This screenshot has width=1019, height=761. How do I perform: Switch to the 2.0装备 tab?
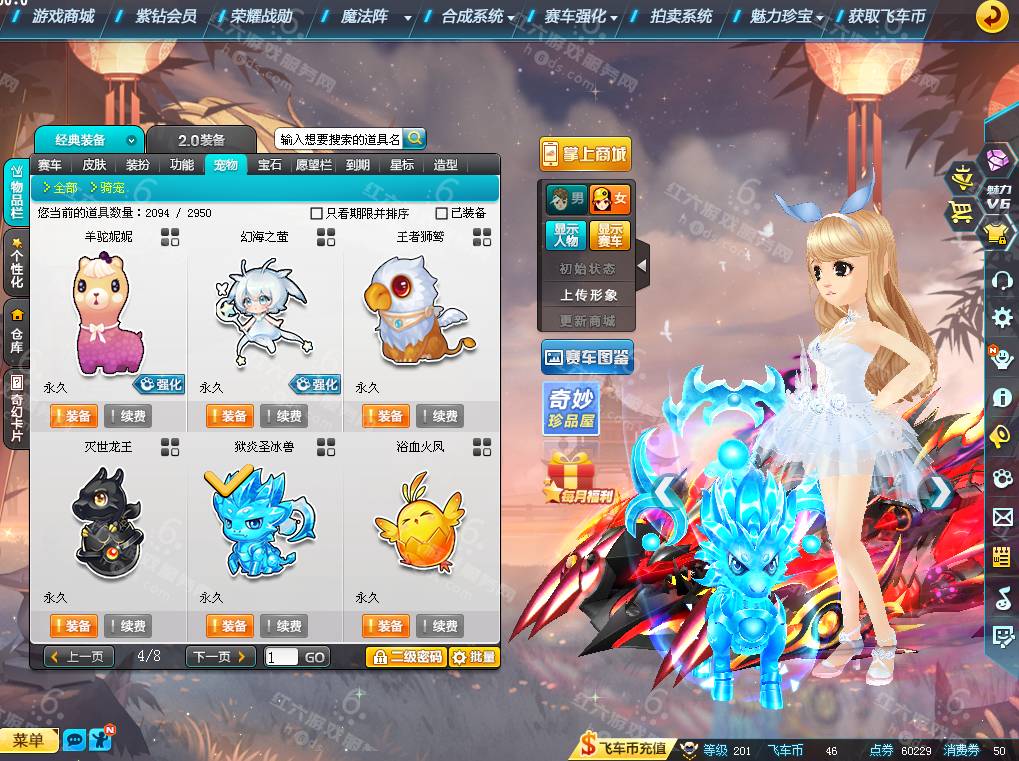(201, 140)
